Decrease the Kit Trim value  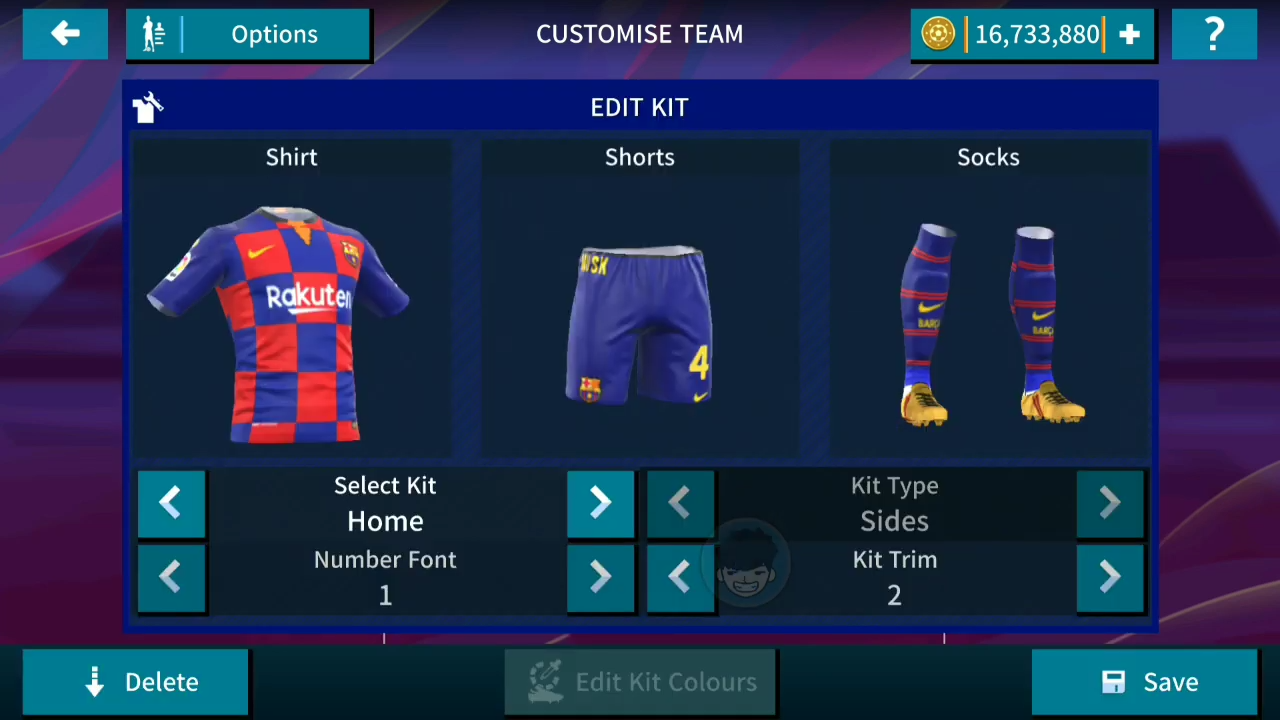[679, 577]
